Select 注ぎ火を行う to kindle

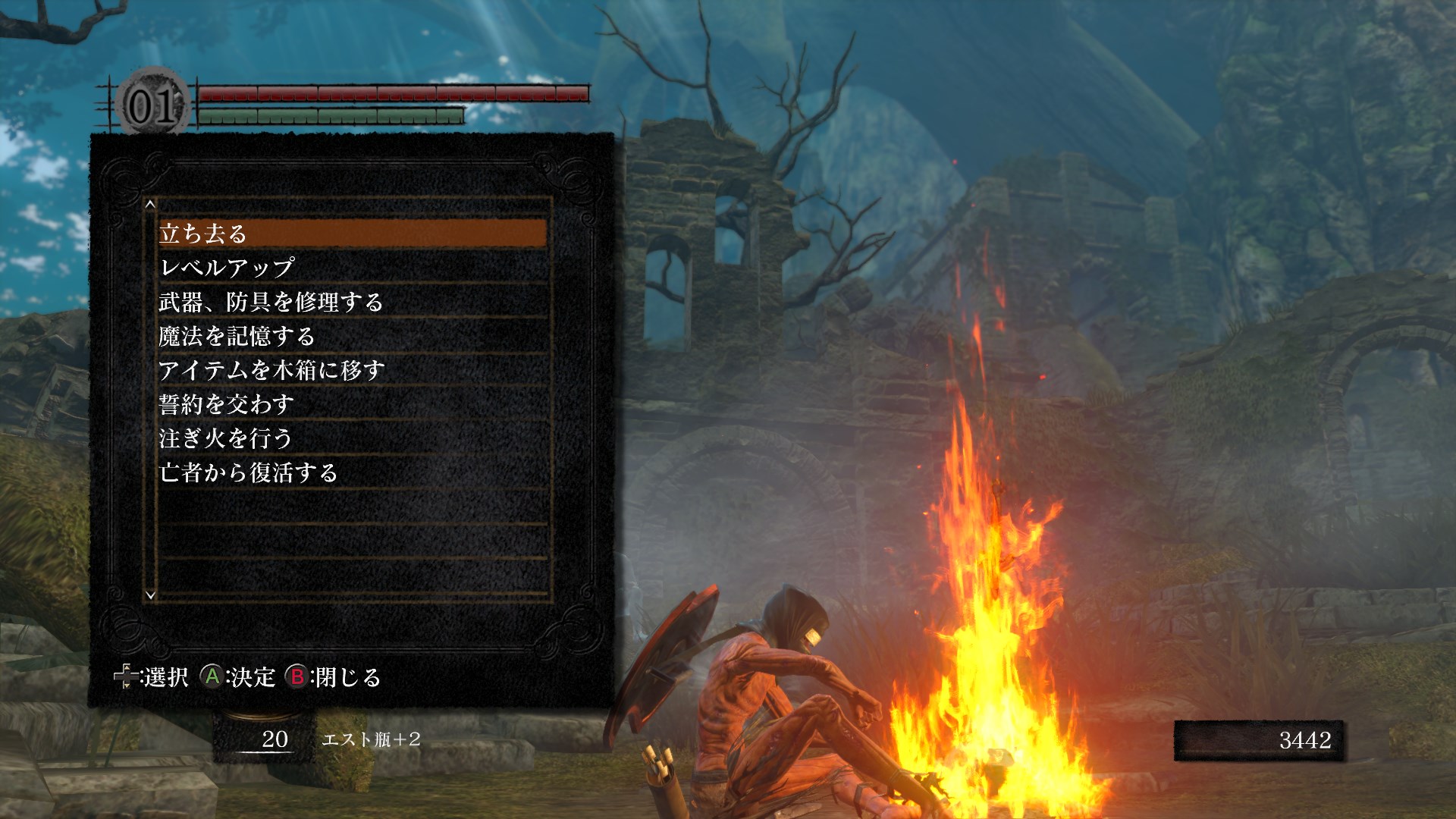click(x=353, y=438)
